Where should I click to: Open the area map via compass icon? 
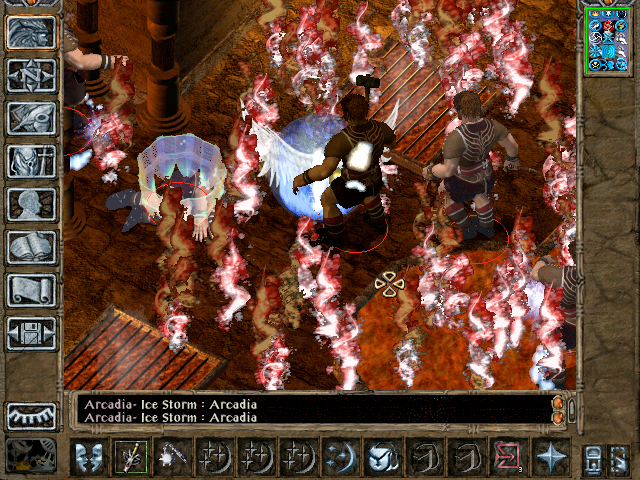tap(30, 75)
